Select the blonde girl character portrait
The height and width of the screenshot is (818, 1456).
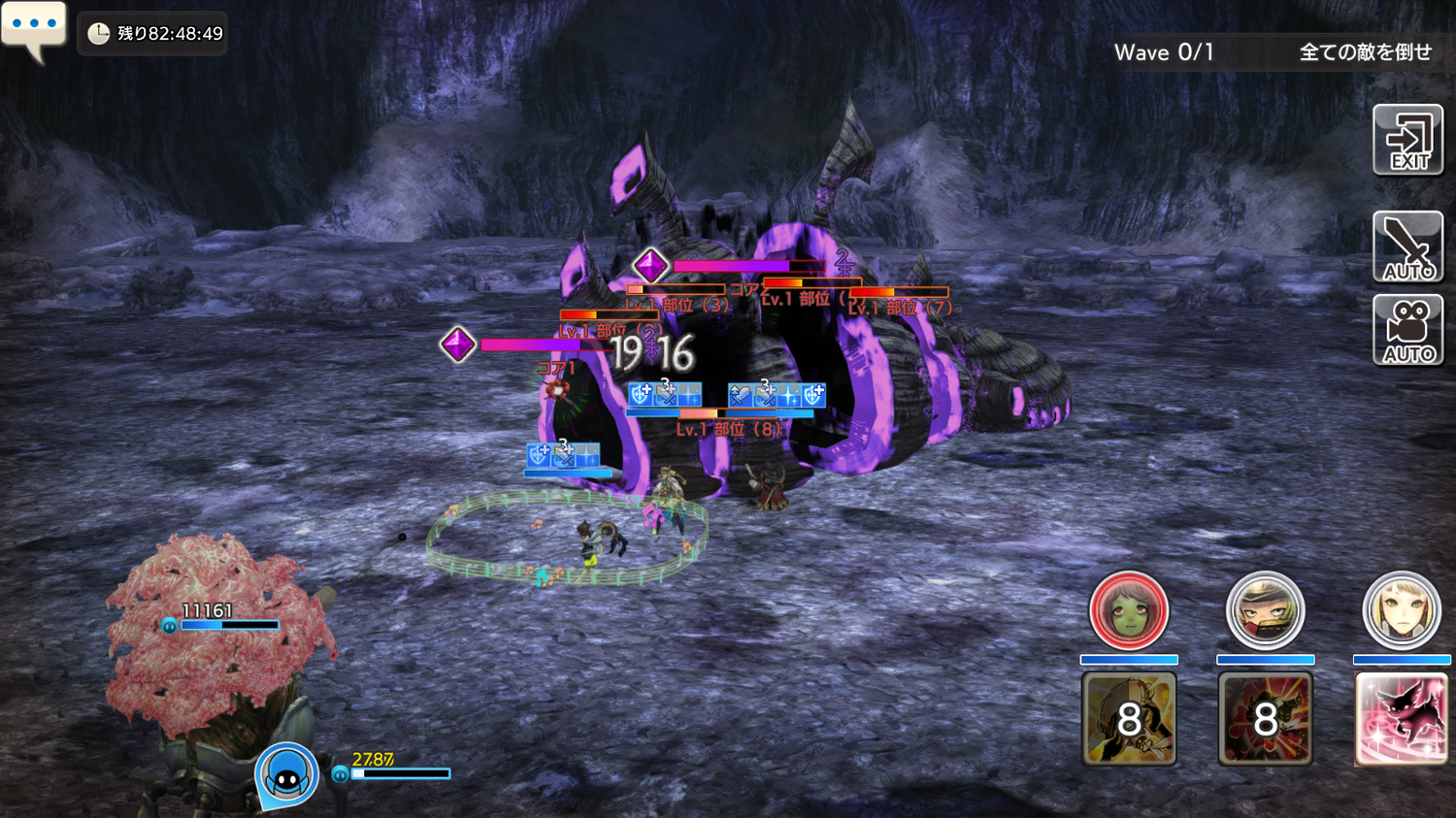[x=1401, y=611]
